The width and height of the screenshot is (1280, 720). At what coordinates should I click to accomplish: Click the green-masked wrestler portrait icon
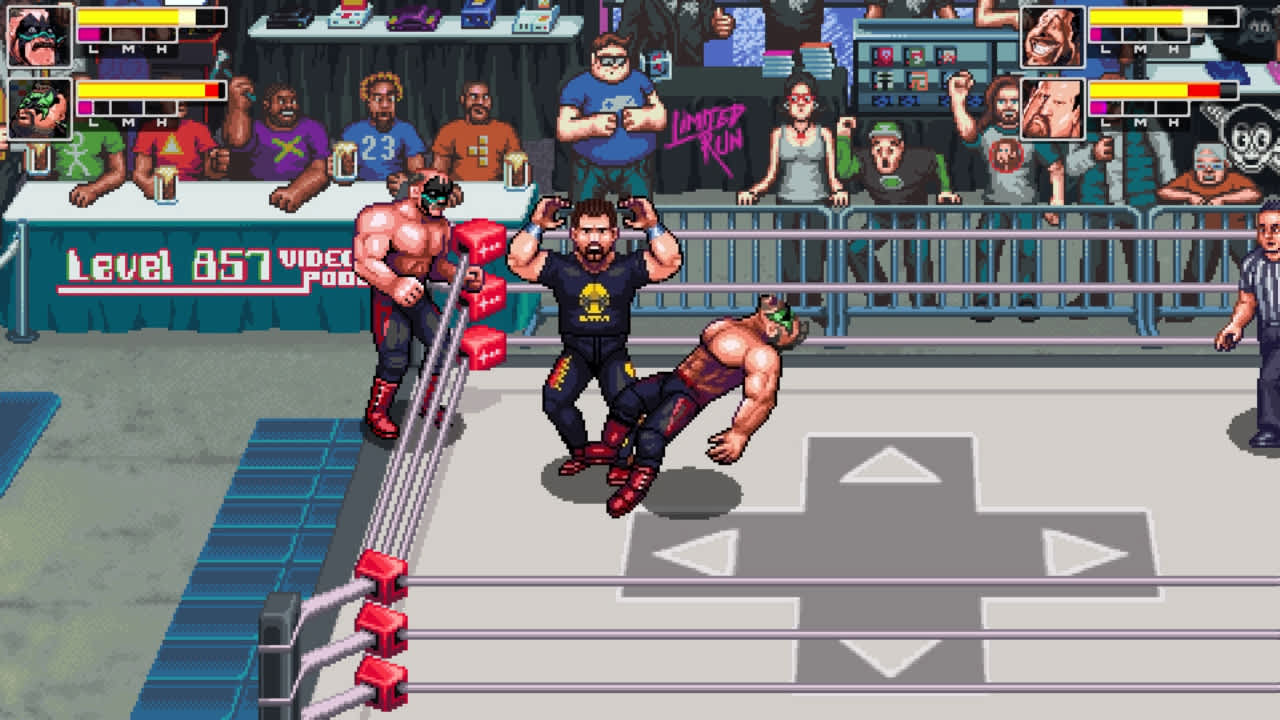40,108
